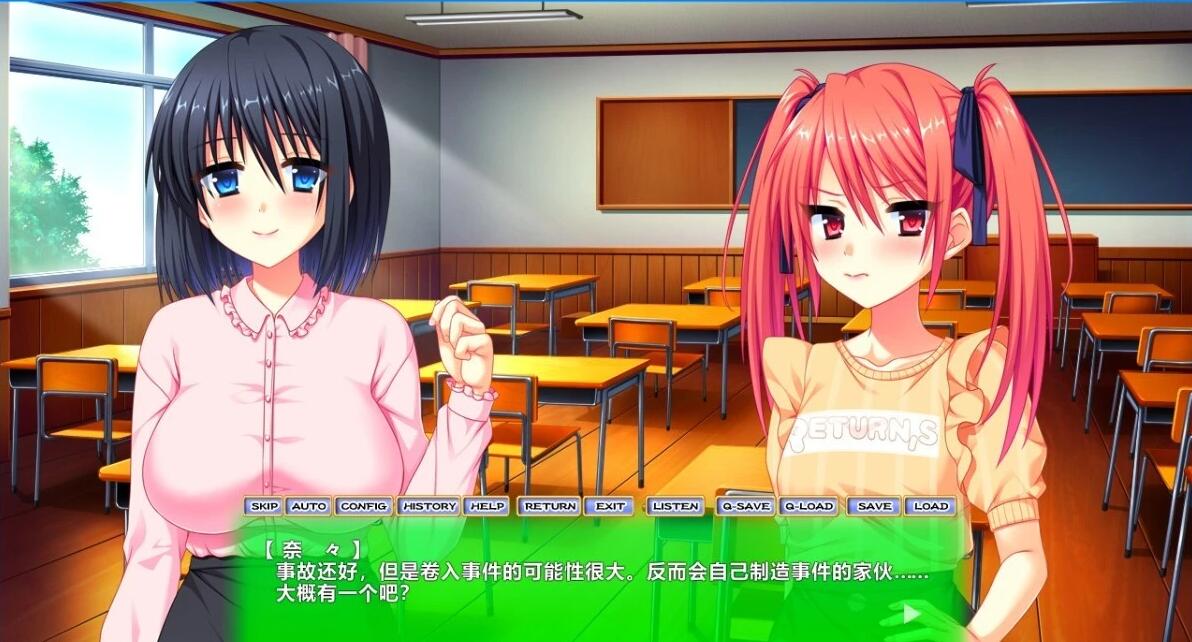
Task: Advance dialogue with the white arrow
Action: pos(910,612)
